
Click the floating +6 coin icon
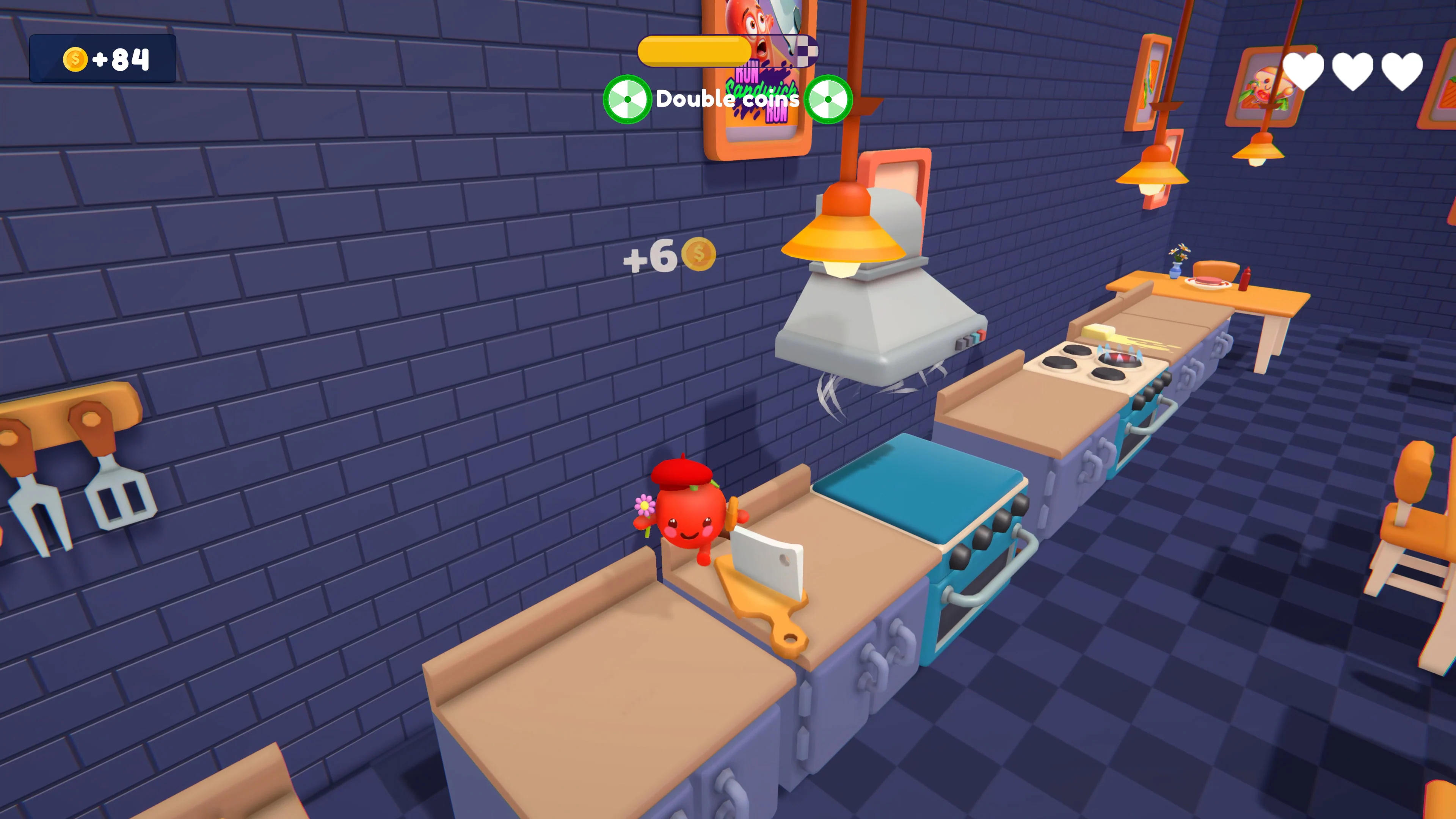coord(698,256)
